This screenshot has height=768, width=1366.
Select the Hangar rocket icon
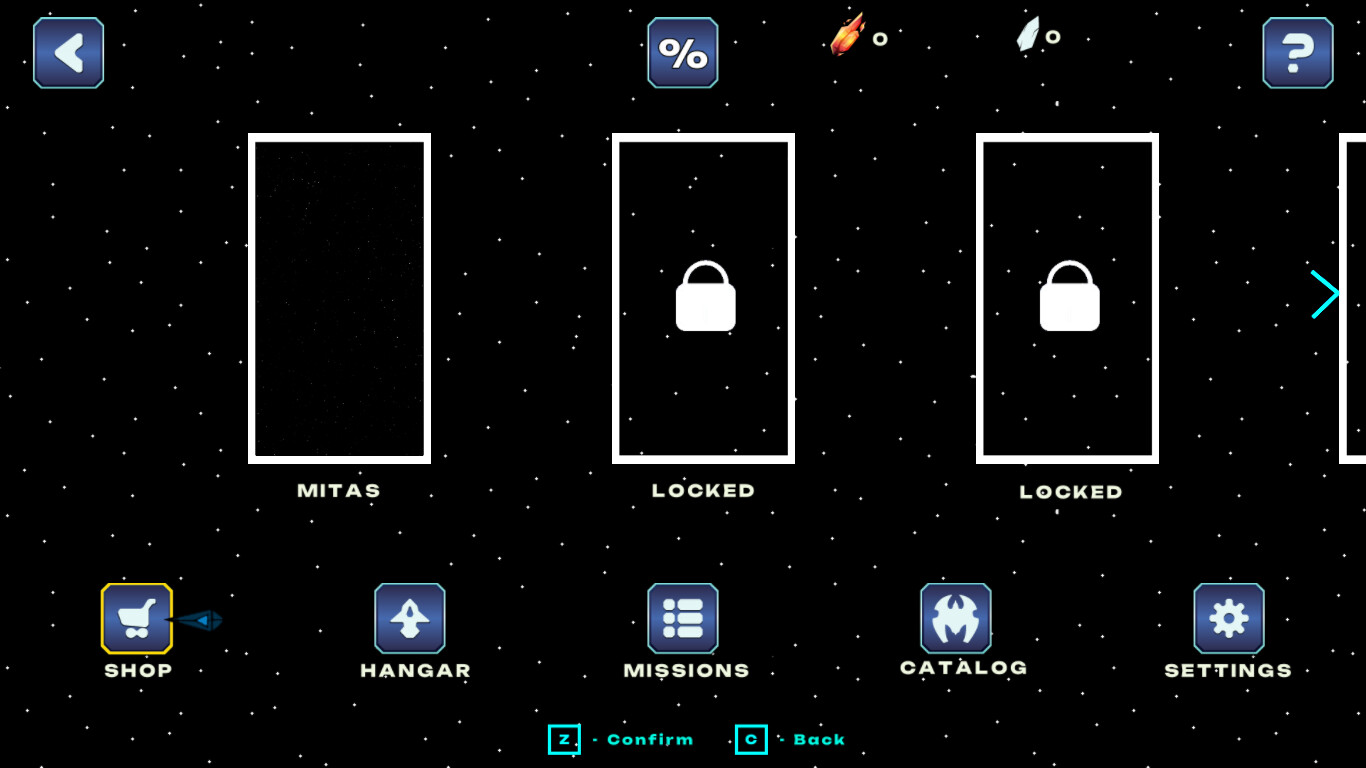(411, 617)
